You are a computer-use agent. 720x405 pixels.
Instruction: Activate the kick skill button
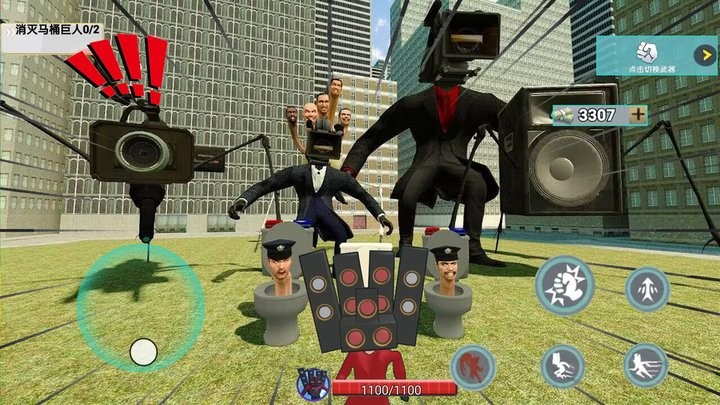(x=564, y=366)
